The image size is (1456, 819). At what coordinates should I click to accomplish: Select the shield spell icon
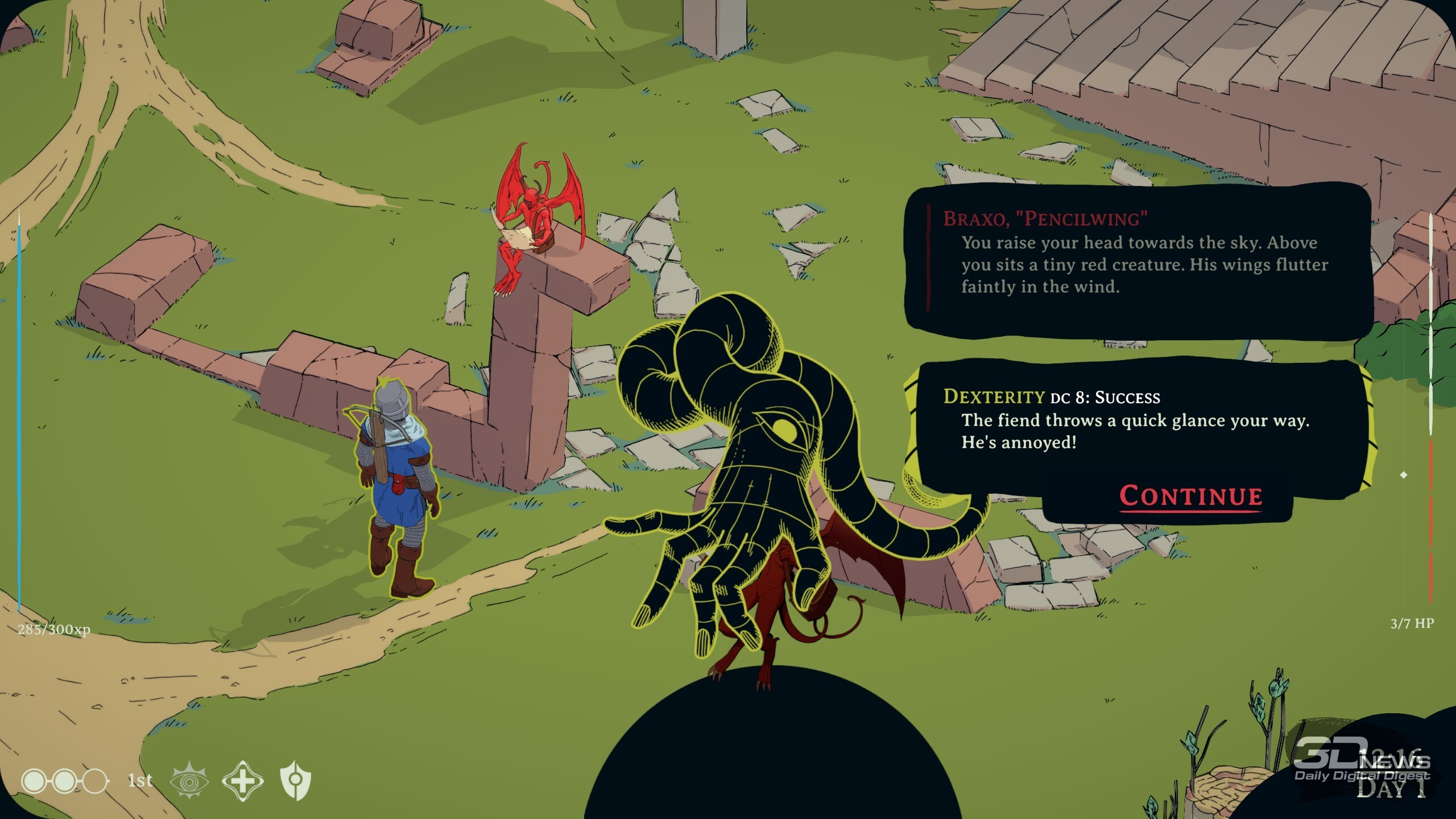click(x=296, y=781)
